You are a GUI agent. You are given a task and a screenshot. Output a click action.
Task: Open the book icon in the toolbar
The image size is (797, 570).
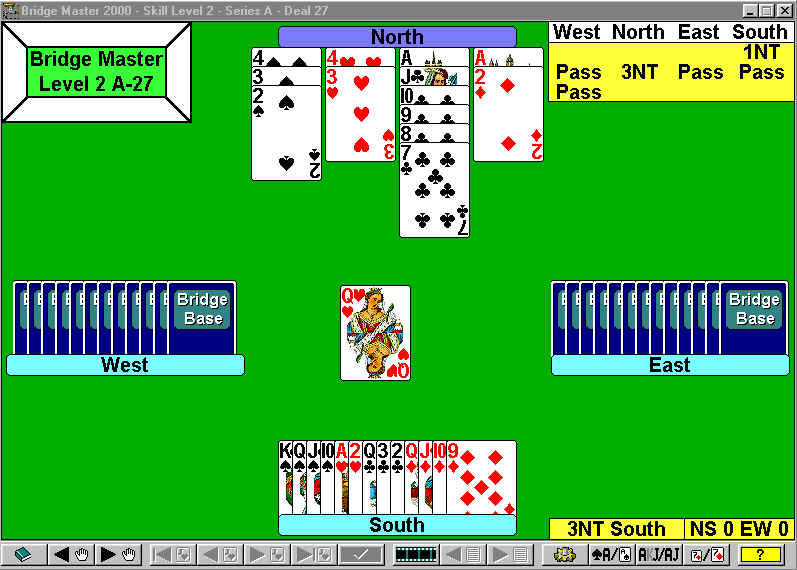pos(23,554)
